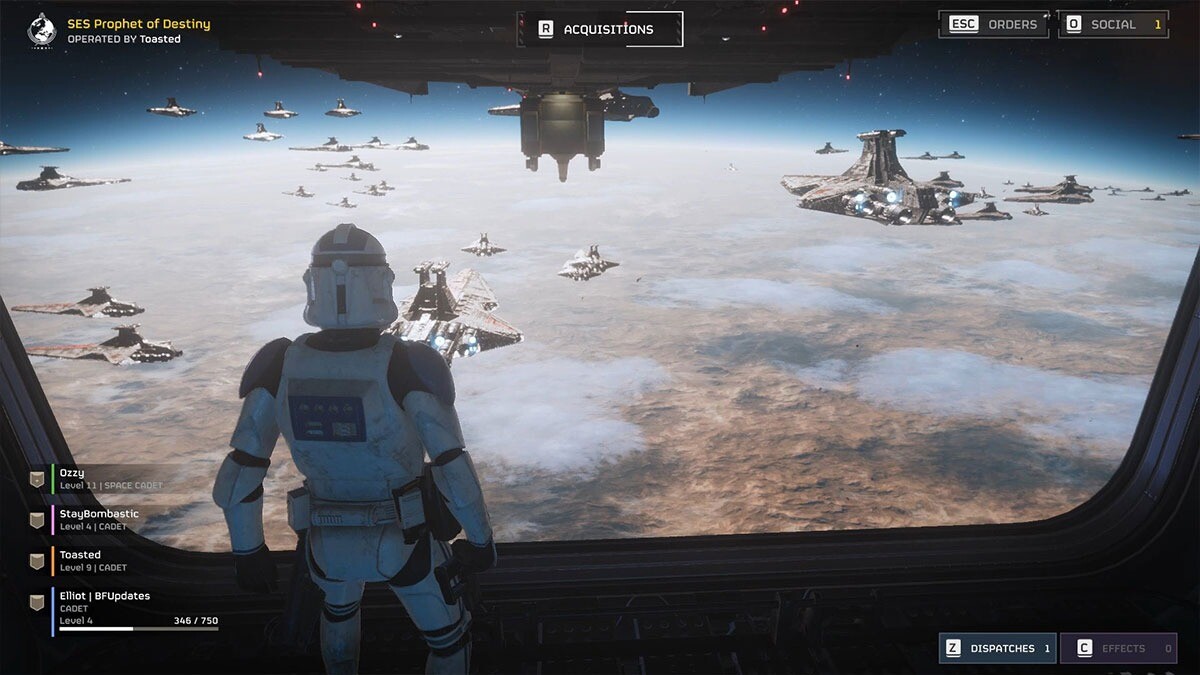Open the Effects panel

[1117, 648]
